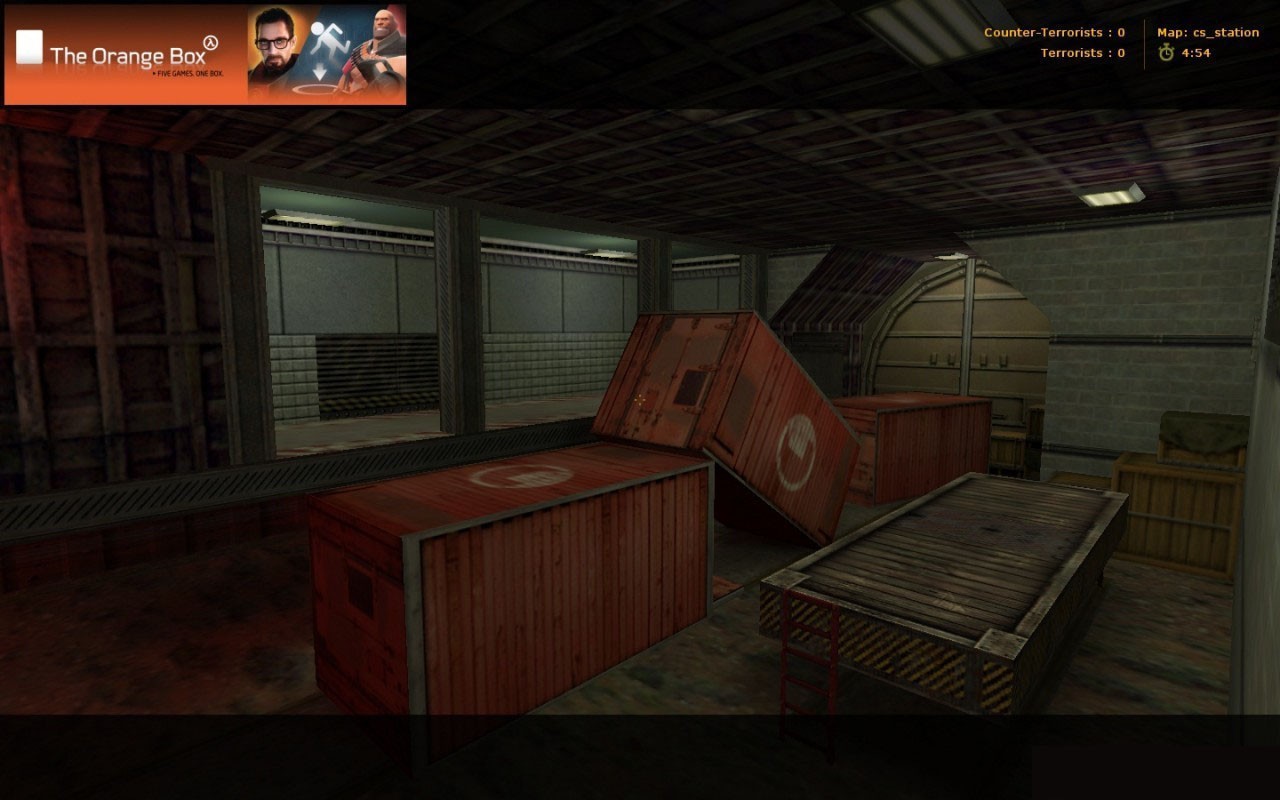The width and height of the screenshot is (1280, 800).
Task: Click the 'Map: cs_station' label
Action: click(1209, 31)
